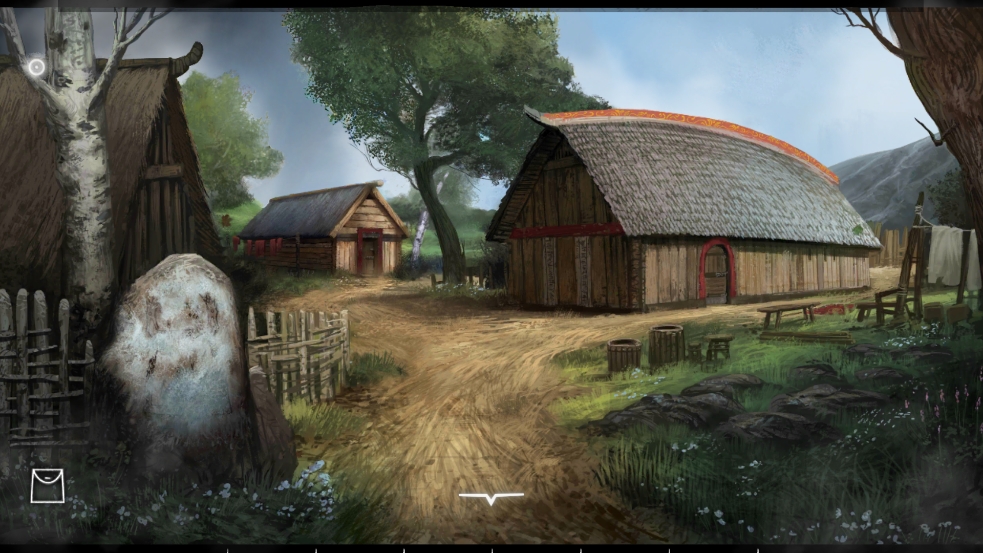Viewport: 983px width, 553px height.
Task: Activate the glowing white circle icon
Action: (x=36, y=67)
